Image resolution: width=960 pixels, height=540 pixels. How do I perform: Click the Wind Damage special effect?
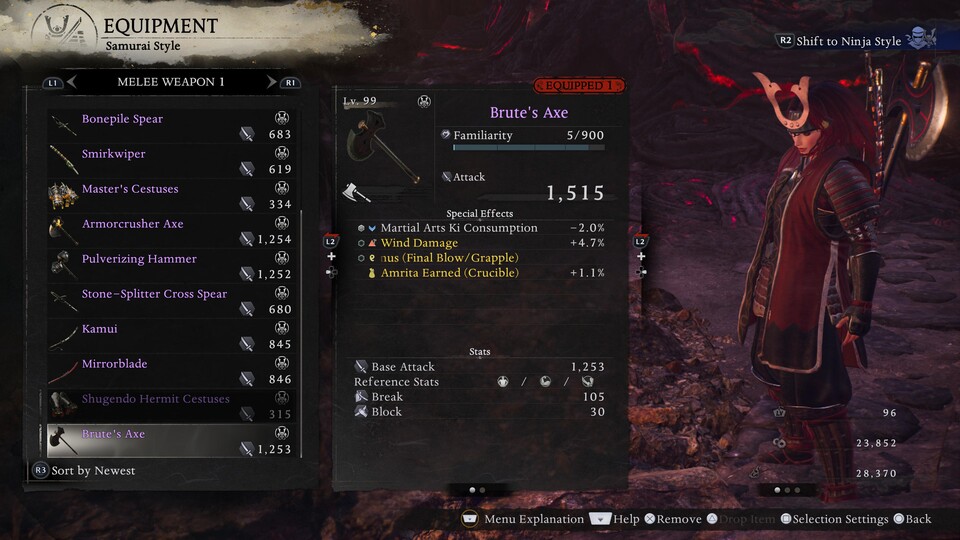coord(419,243)
